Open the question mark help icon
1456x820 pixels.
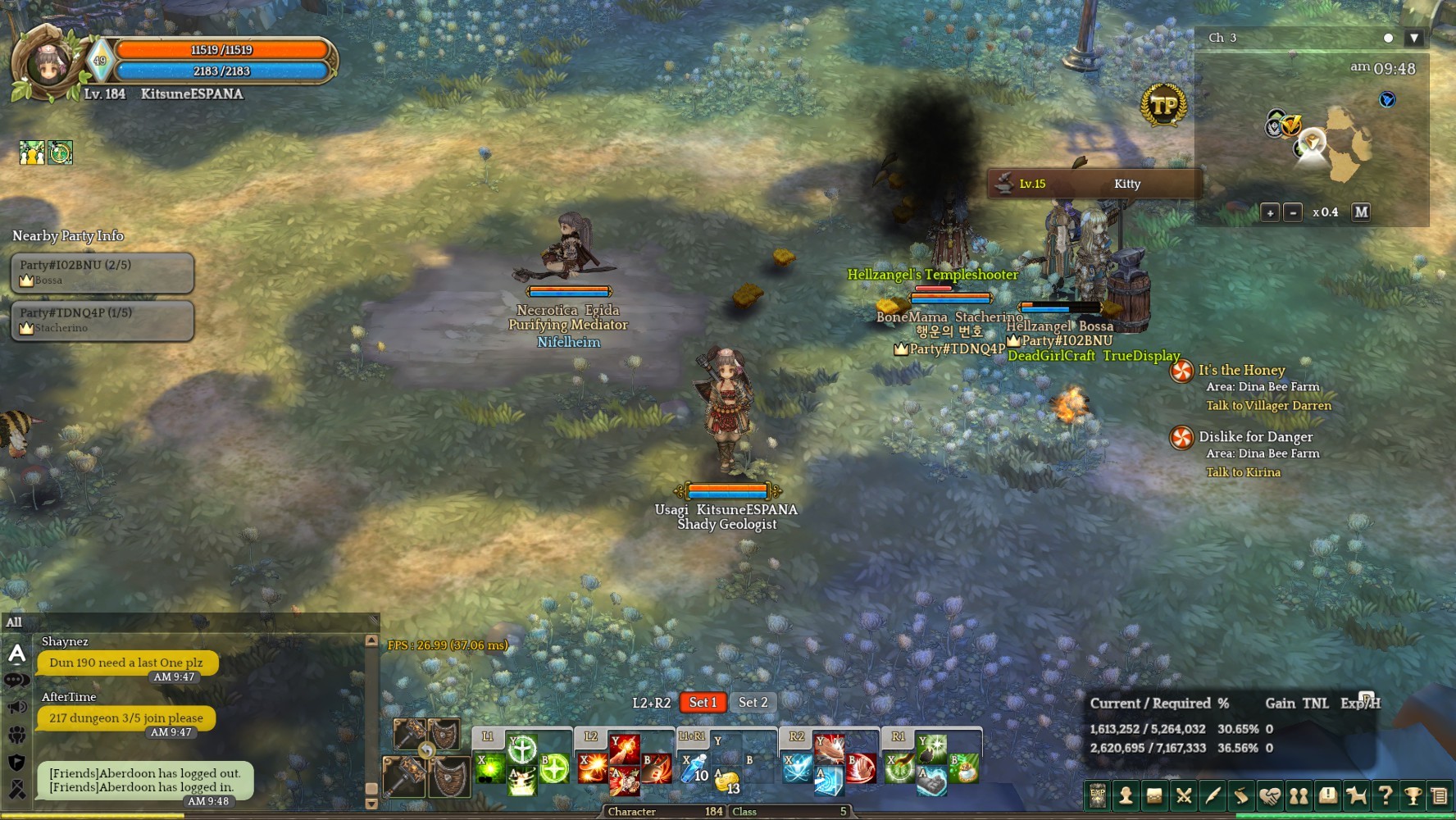pyautogui.click(x=1385, y=795)
